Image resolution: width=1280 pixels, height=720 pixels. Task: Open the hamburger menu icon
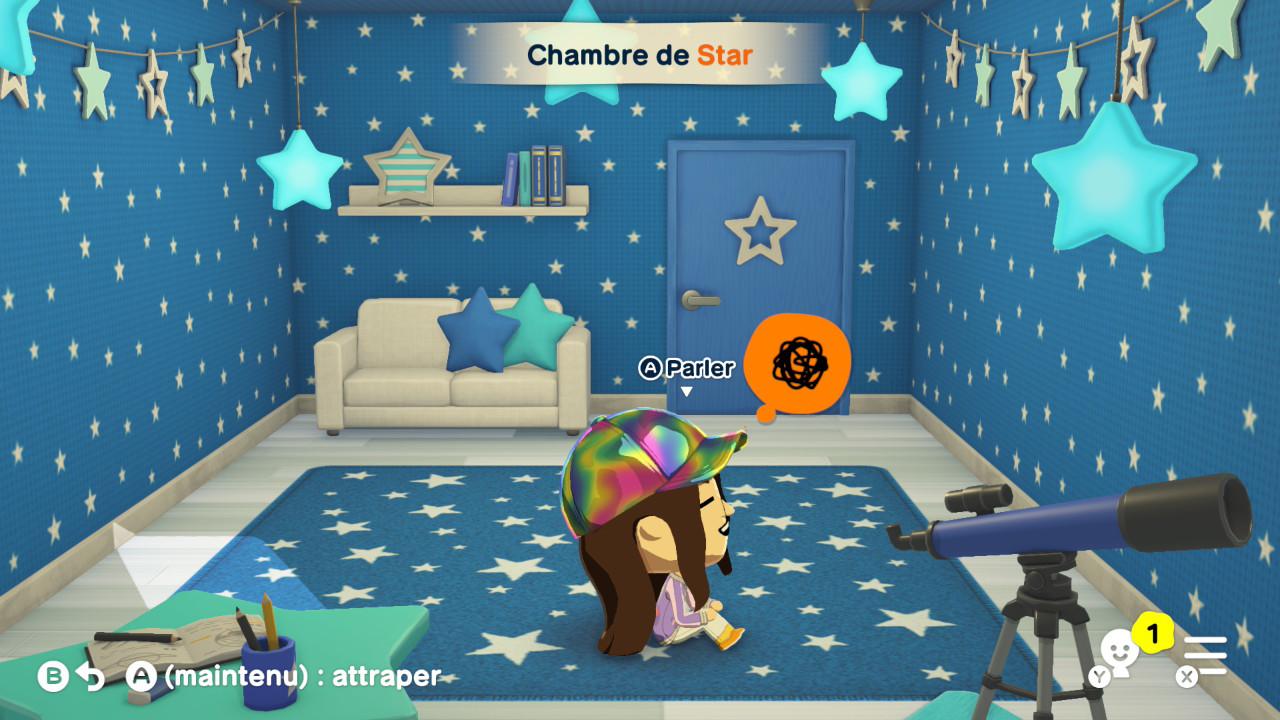[x=1205, y=655]
